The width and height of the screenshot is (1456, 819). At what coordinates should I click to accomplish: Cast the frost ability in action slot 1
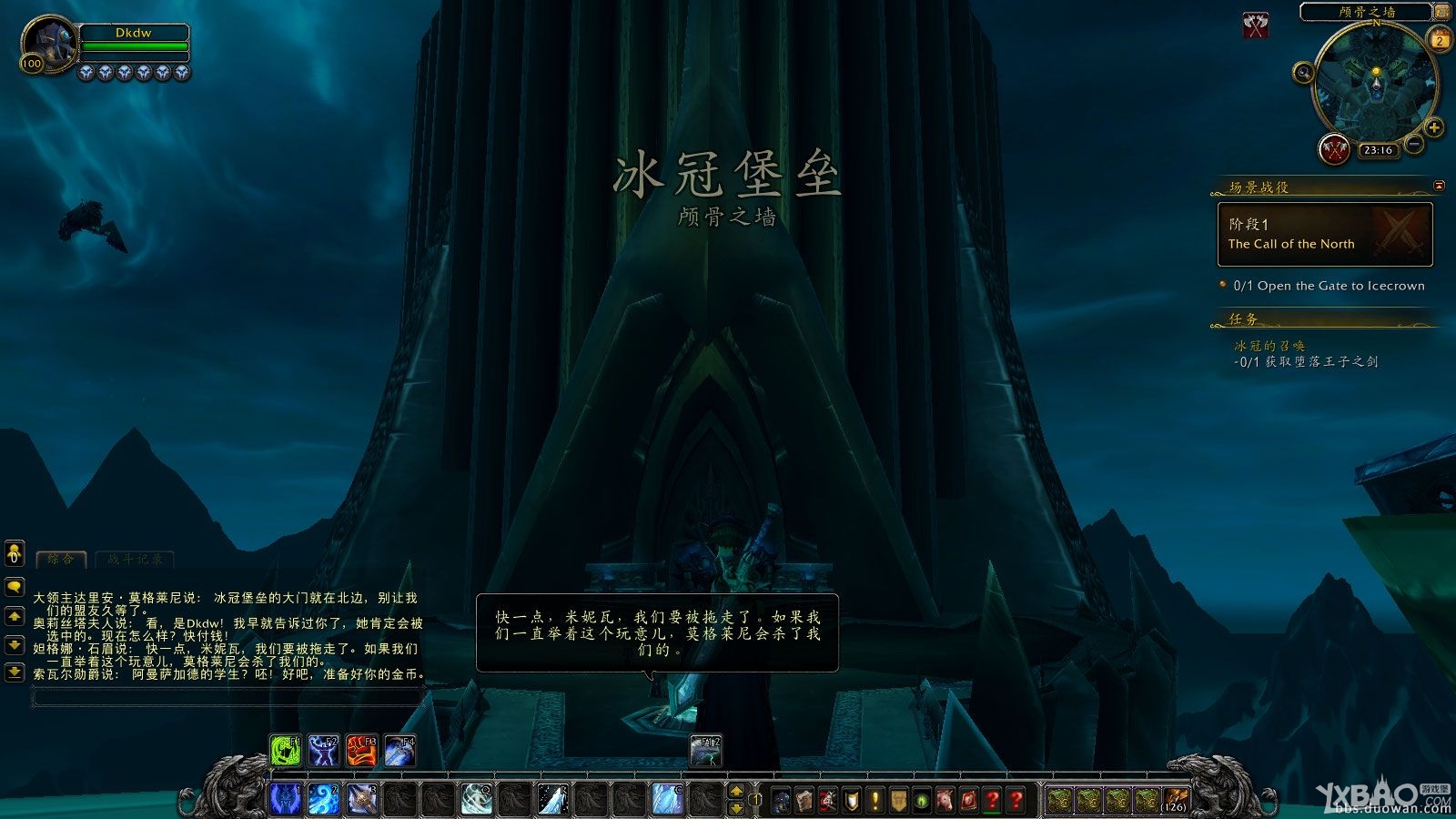tap(285, 798)
